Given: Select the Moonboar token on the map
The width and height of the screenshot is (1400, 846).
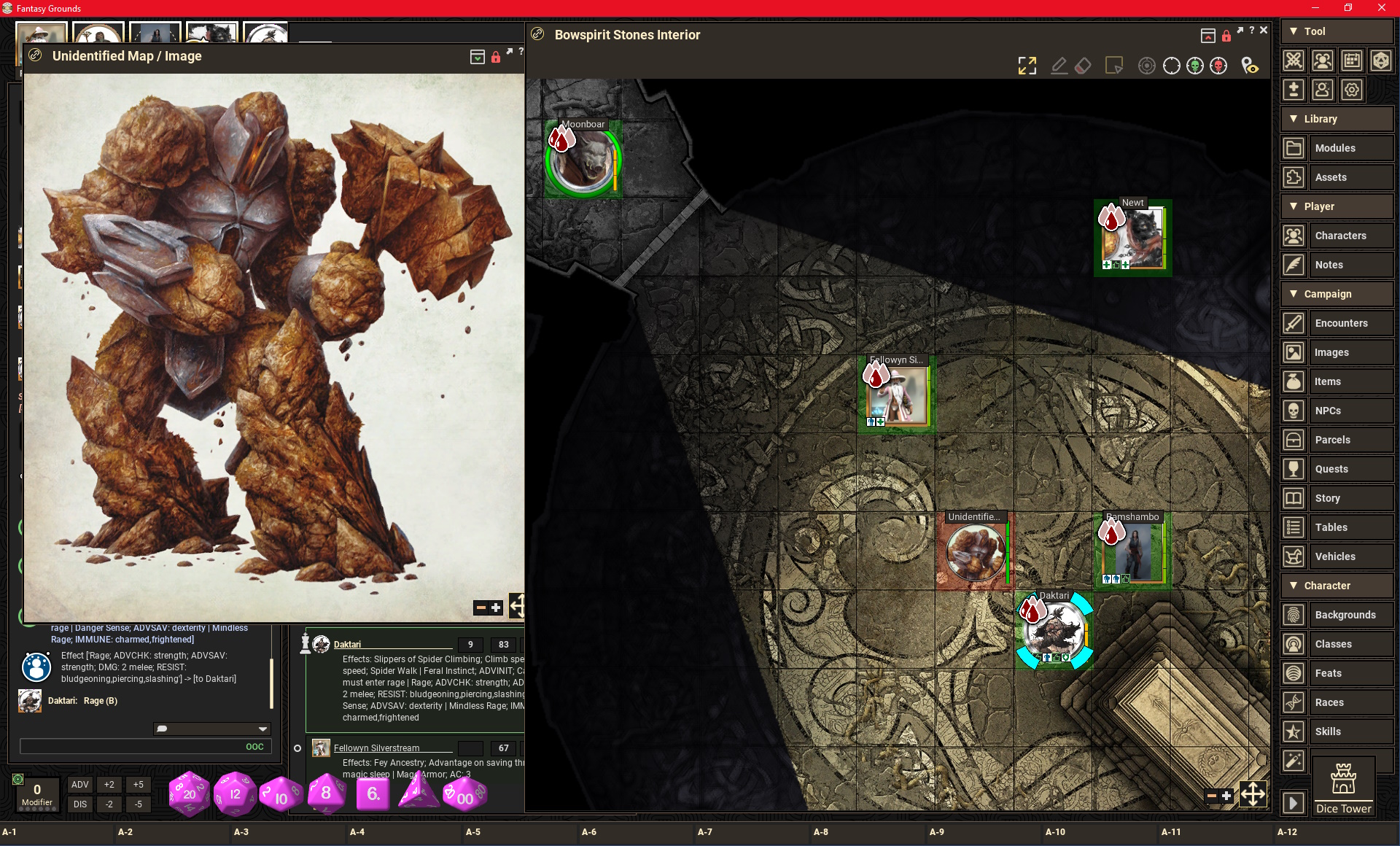Looking at the screenshot, I should (x=583, y=162).
